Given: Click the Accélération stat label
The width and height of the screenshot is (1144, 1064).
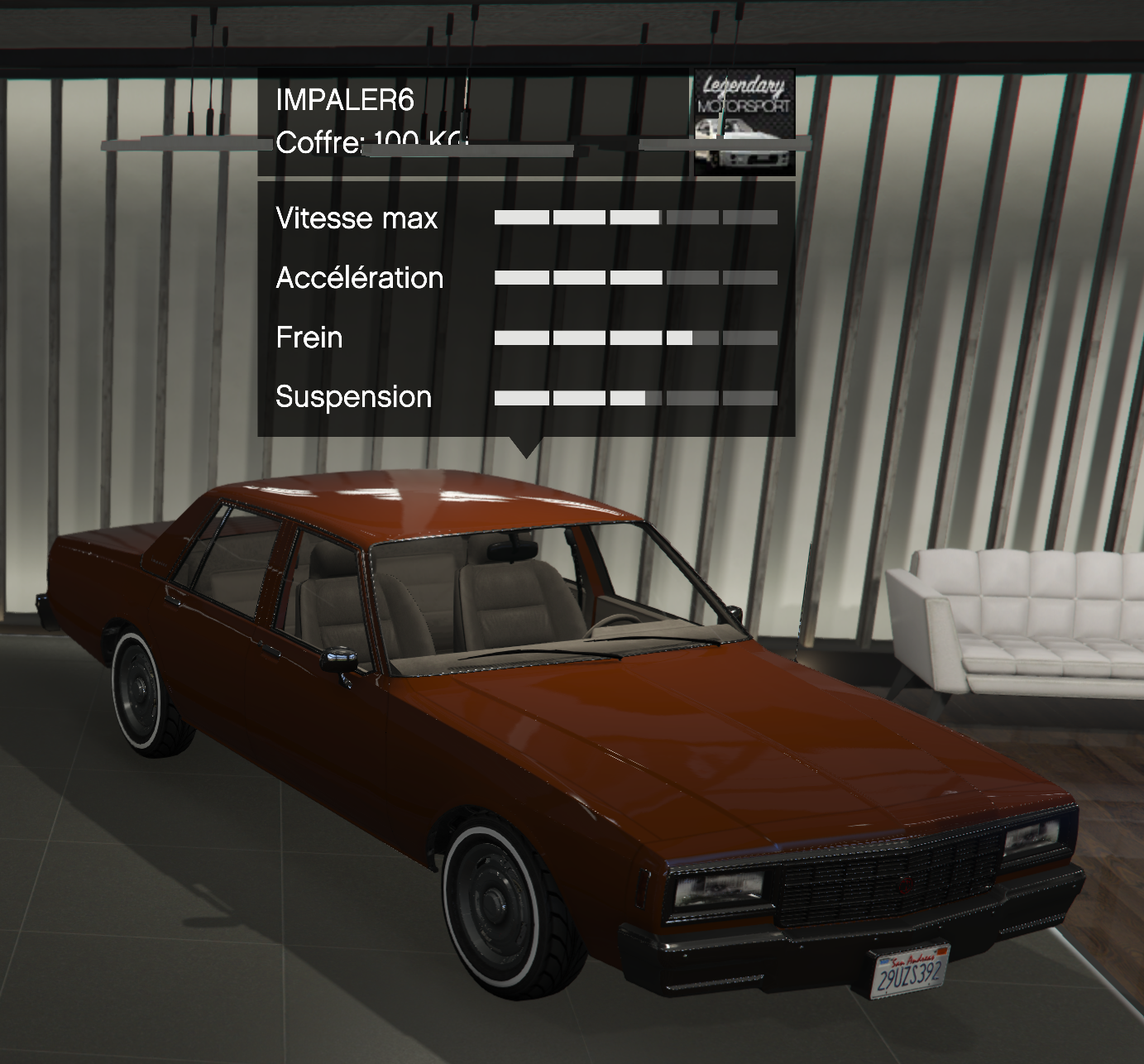Looking at the screenshot, I should [x=361, y=277].
